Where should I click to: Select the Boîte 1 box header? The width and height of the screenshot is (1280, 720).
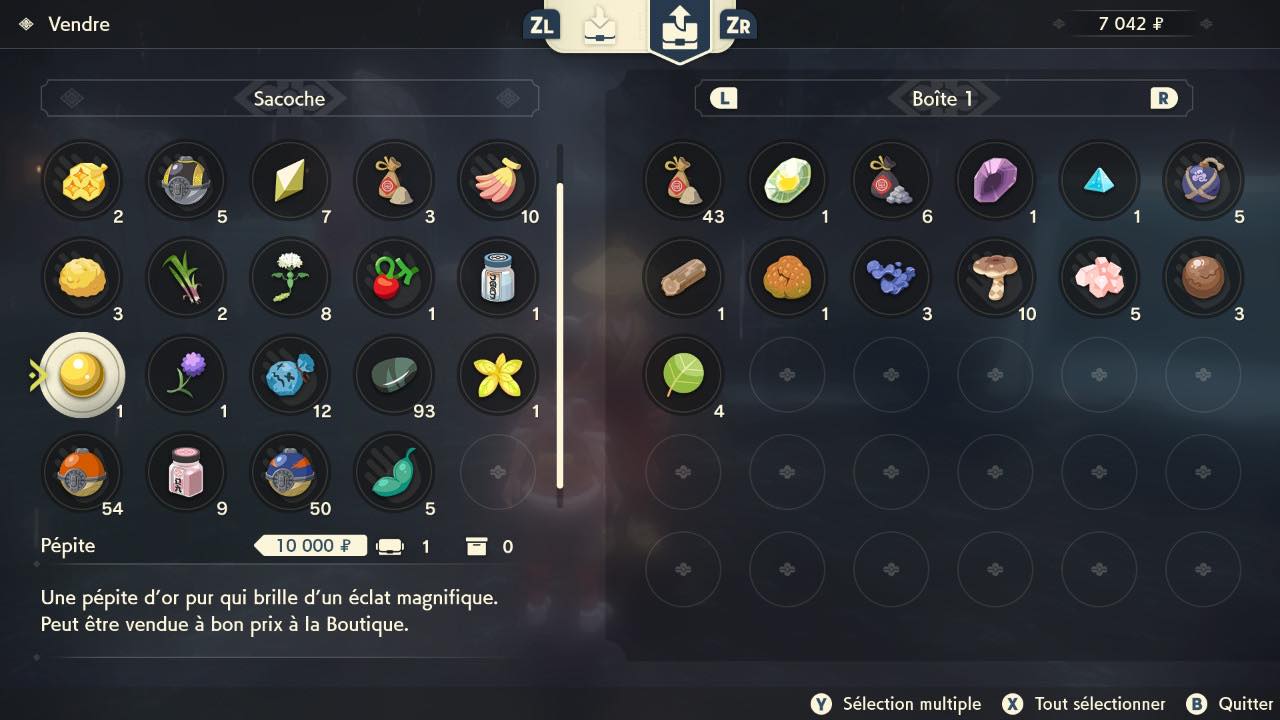(942, 98)
